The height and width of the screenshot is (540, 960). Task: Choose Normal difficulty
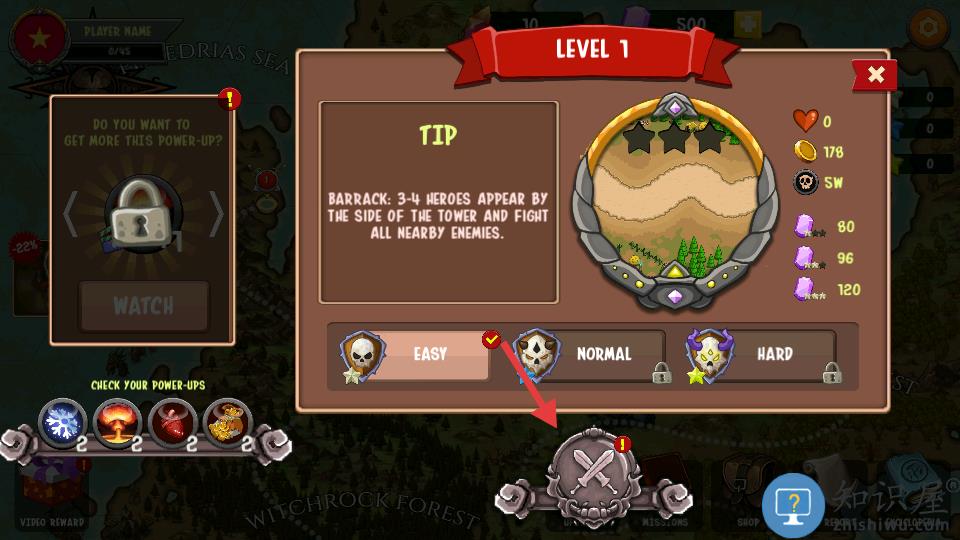(590, 355)
